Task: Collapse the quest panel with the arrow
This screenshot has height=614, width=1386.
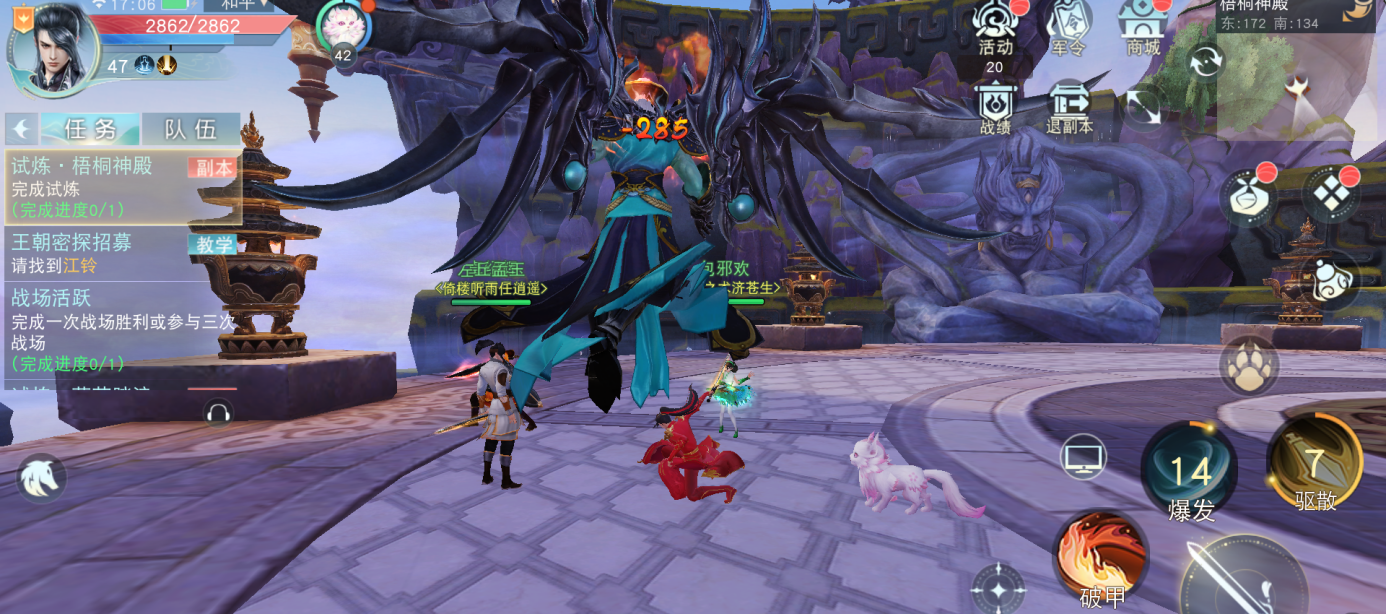Action: point(20,129)
